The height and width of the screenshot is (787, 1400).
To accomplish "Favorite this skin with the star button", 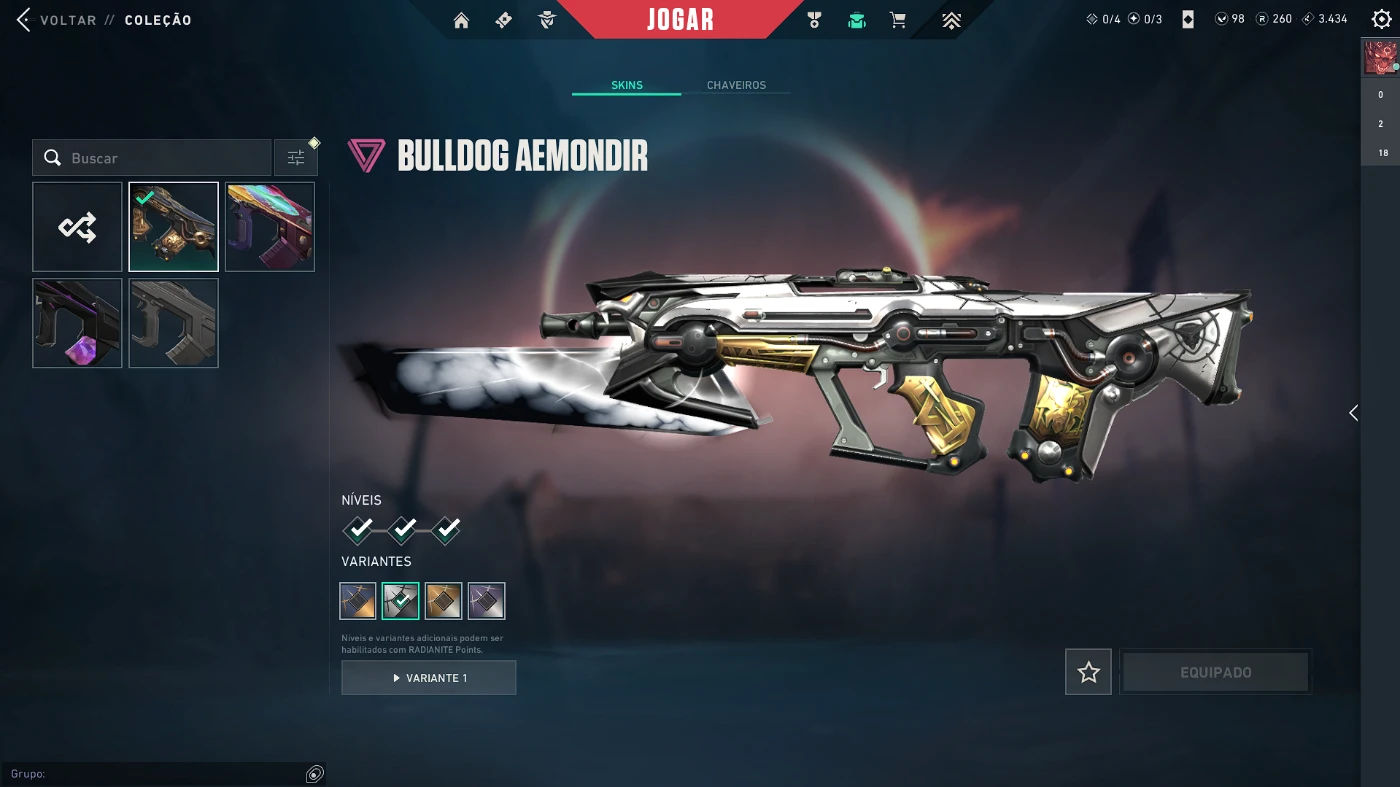I will [1088, 673].
